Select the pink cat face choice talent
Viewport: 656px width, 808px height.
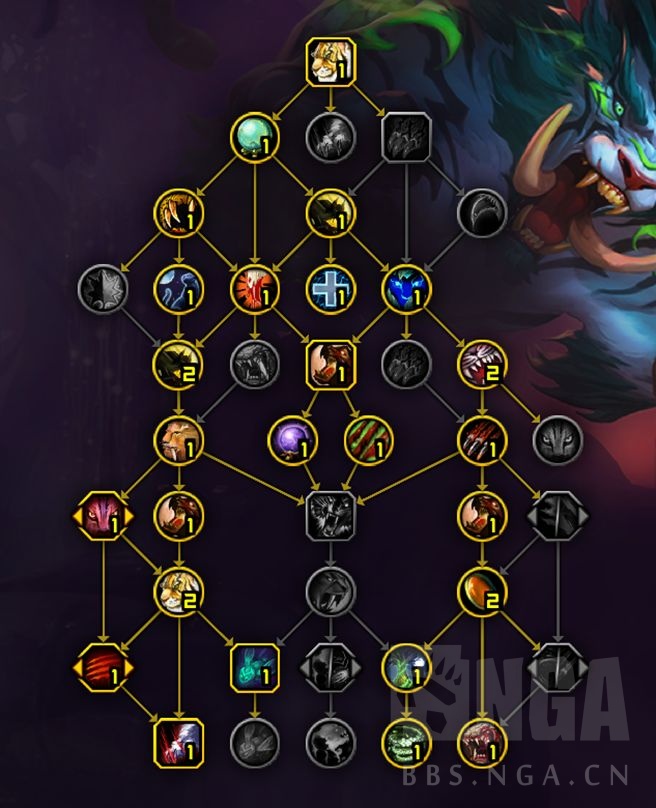point(104,516)
